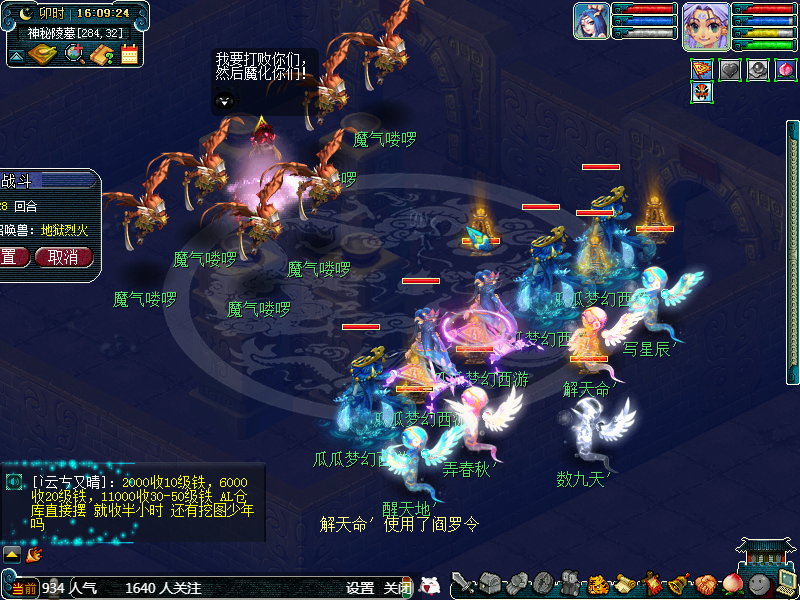Click the 取消 (Cancel) button in battle panel
This screenshot has width=800, height=600.
point(63,257)
